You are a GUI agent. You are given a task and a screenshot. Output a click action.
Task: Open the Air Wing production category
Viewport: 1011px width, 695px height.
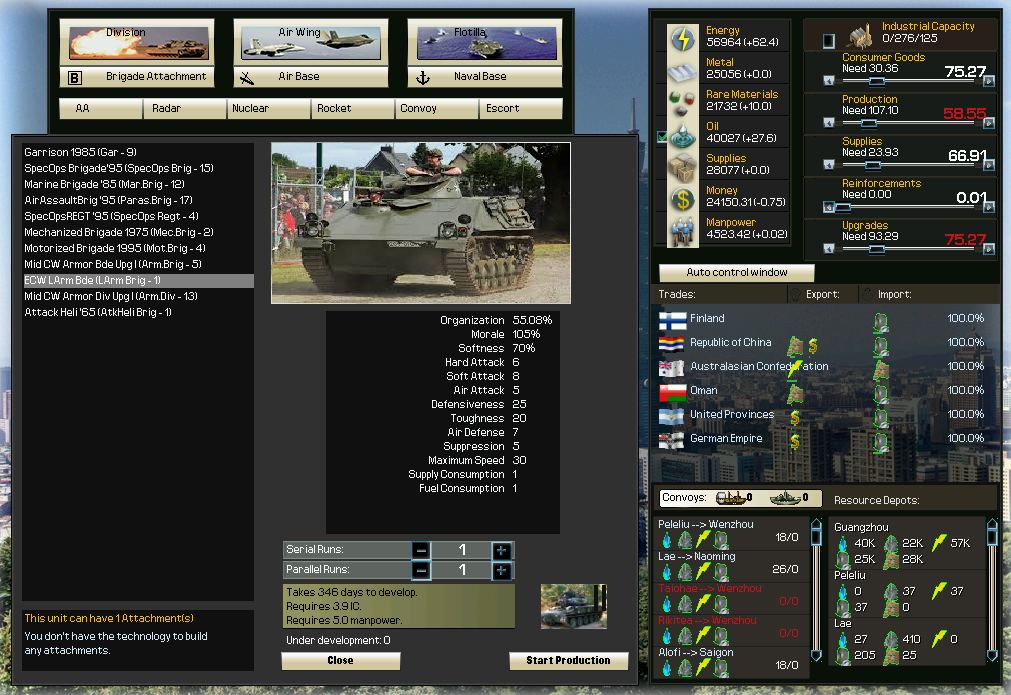click(x=299, y=41)
